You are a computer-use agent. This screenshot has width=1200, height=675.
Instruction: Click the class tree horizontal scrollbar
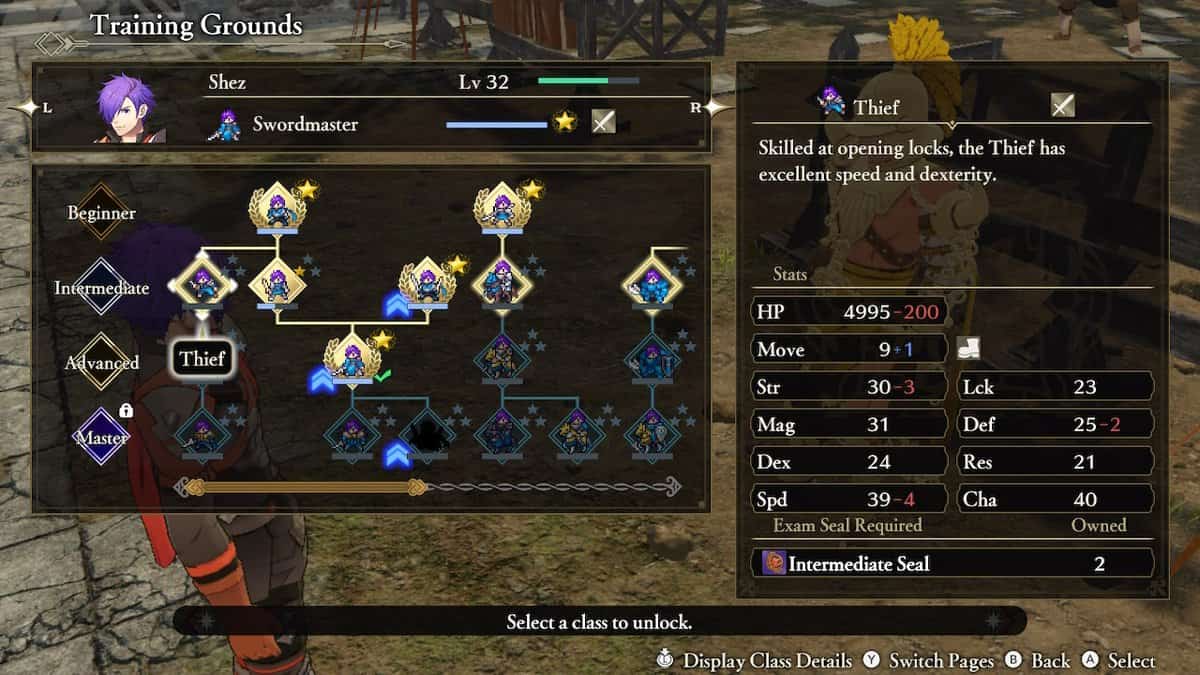point(428,487)
